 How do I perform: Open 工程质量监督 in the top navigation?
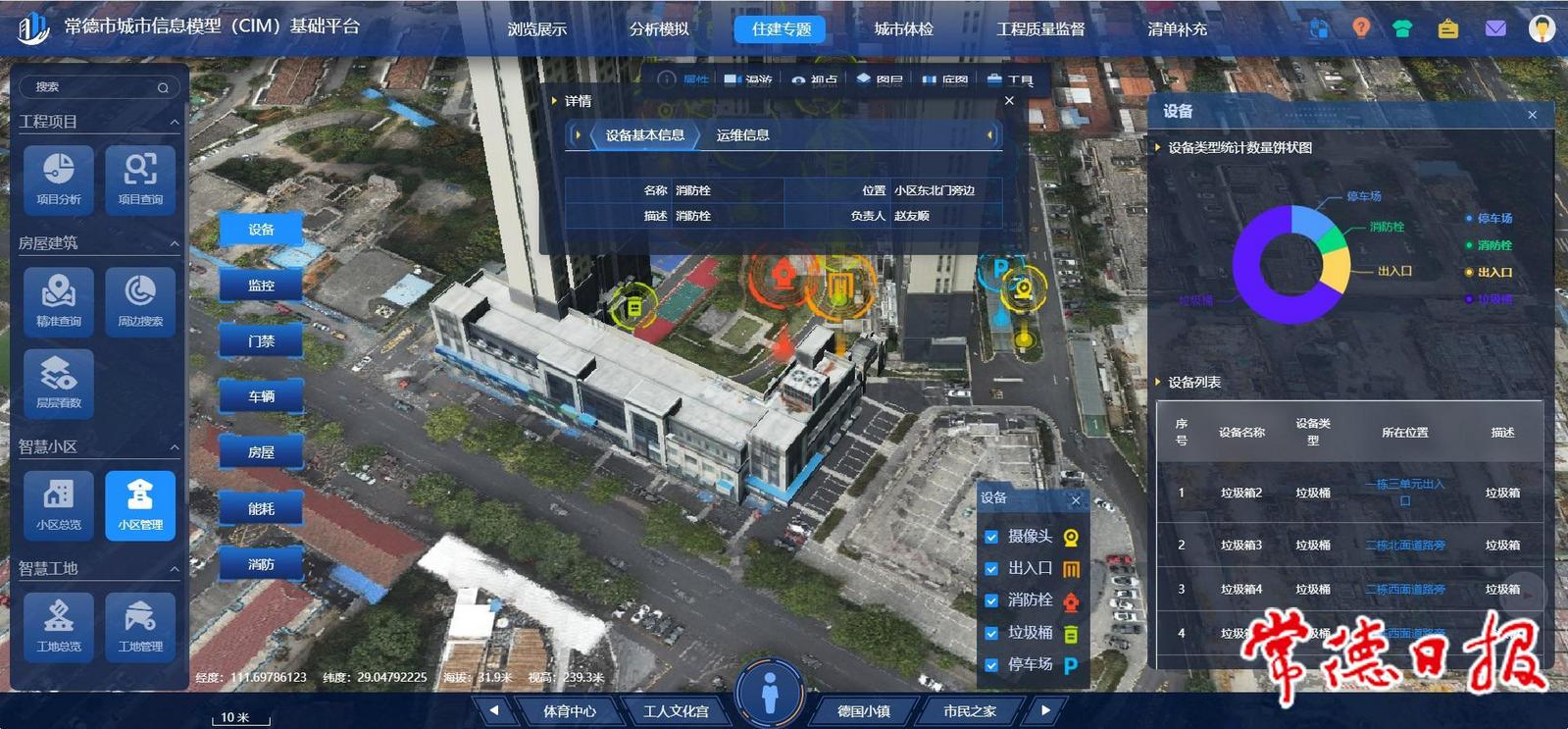[x=1040, y=29]
